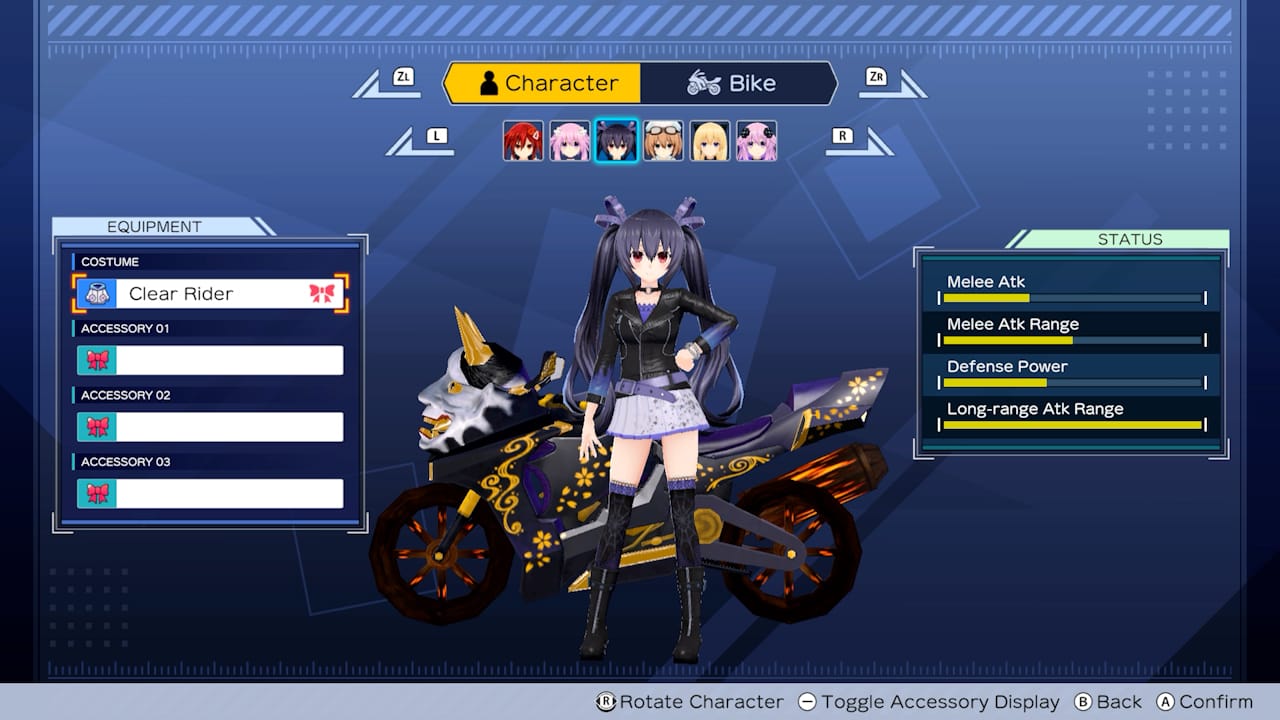1280x720 pixels.
Task: Select the blonde character portrait
Action: [x=709, y=140]
